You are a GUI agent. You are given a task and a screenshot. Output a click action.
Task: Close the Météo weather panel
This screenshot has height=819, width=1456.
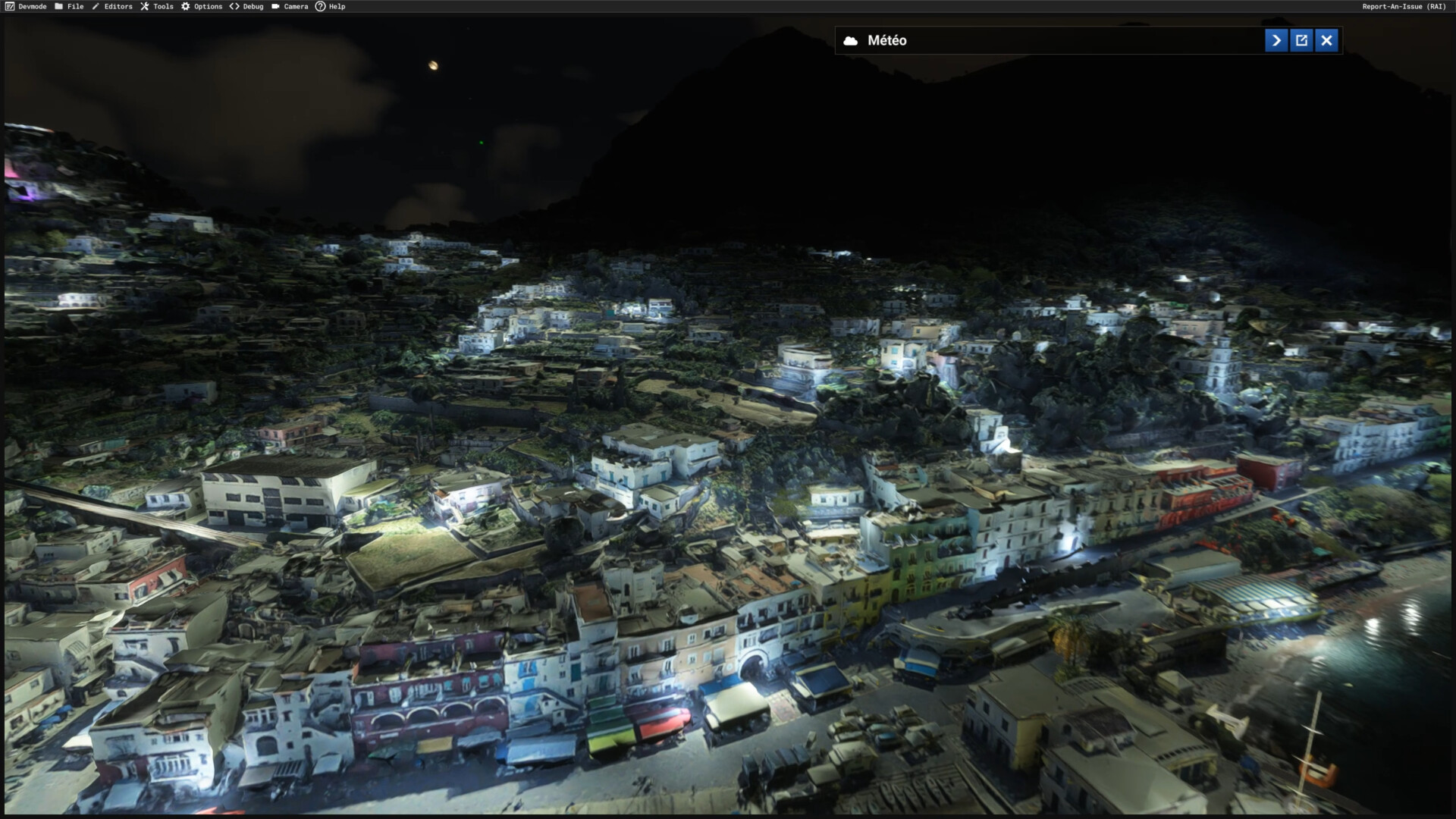pos(1326,41)
